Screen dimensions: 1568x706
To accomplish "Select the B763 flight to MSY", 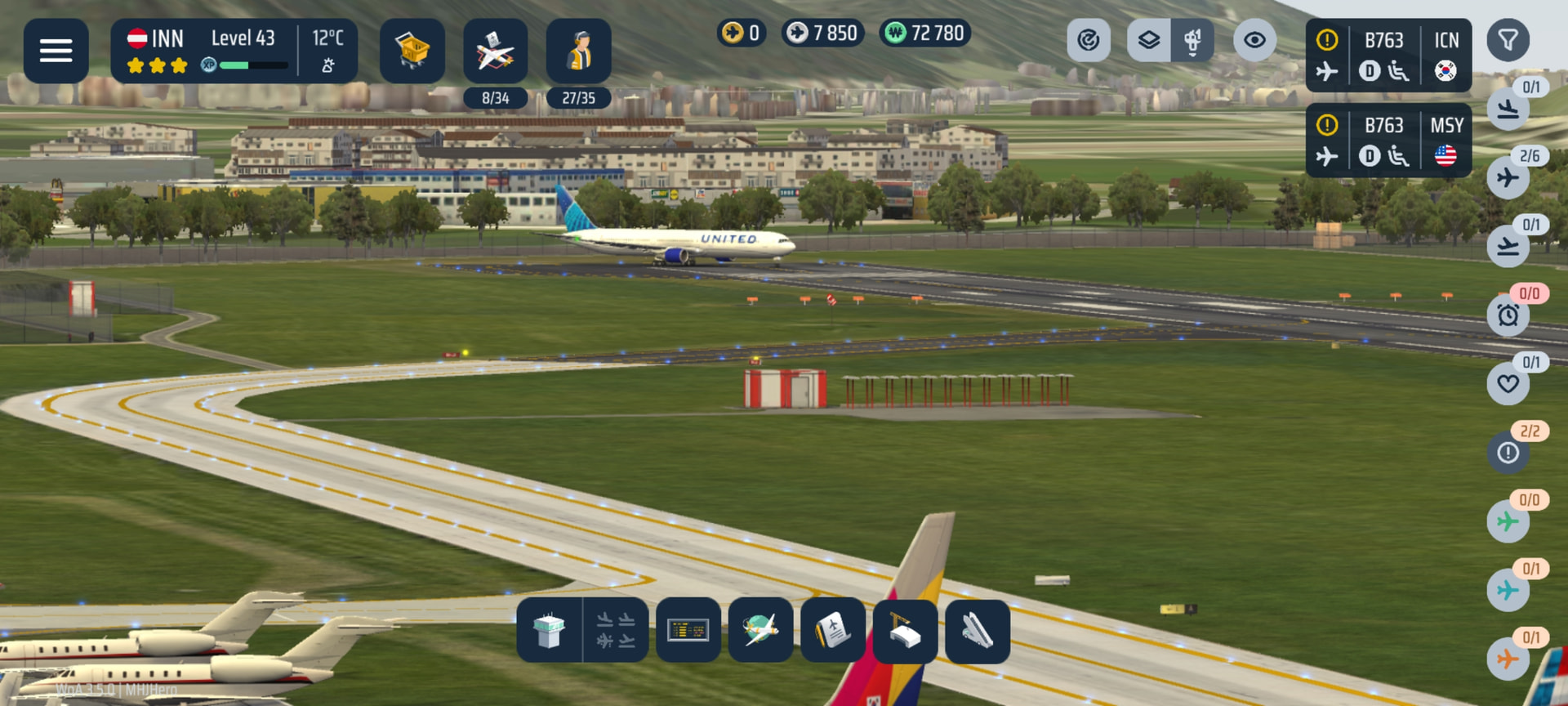I will 1388,141.
